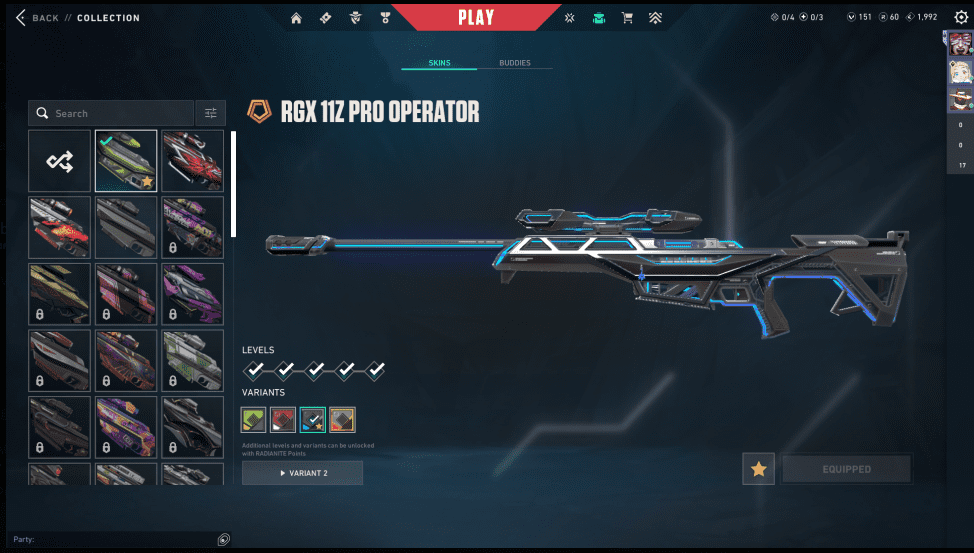Screen dimensions: 974x553
Task: Select the red dragon-pattern Operator skin tile
Action: point(192,161)
